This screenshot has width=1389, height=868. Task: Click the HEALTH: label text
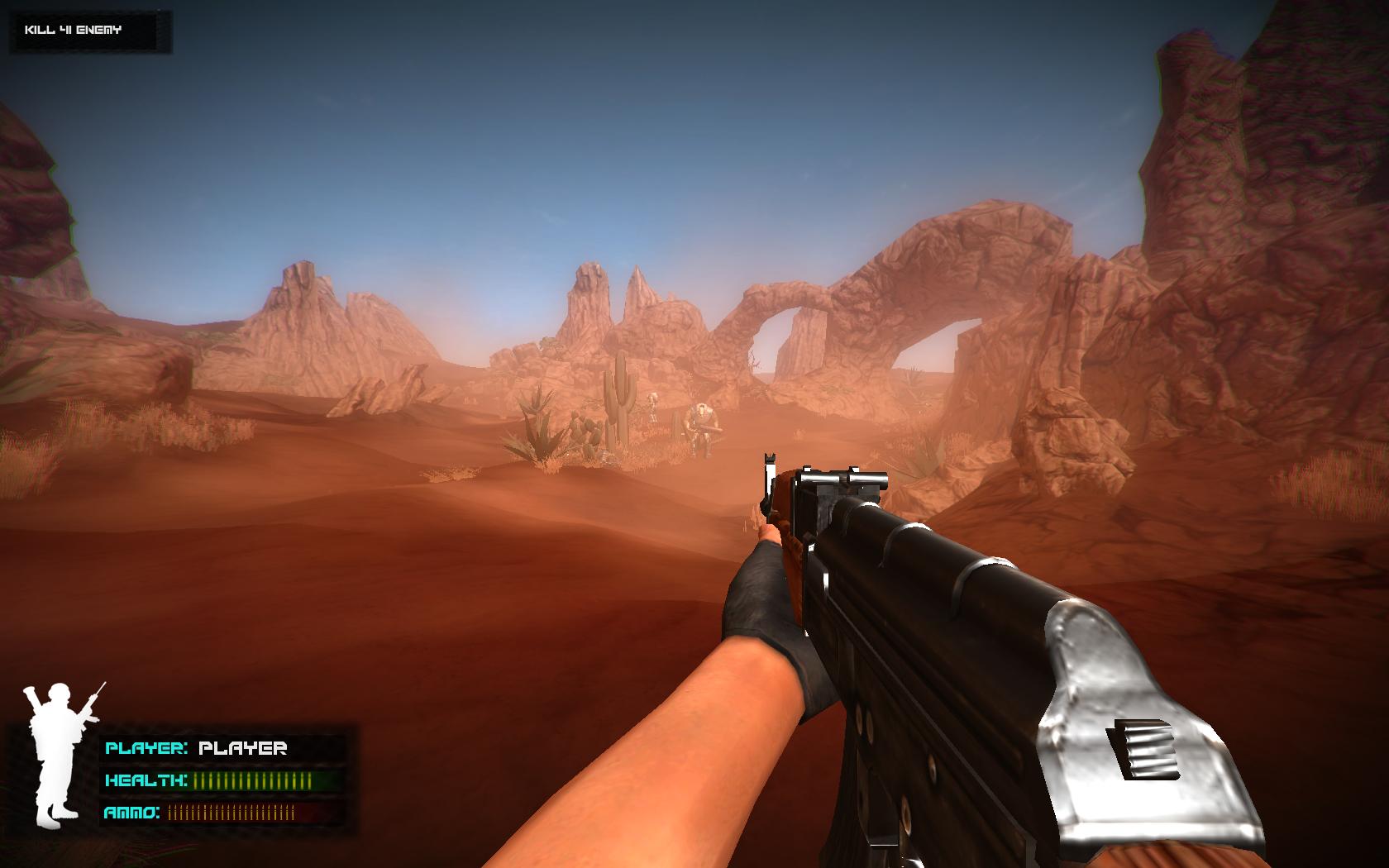coord(146,780)
